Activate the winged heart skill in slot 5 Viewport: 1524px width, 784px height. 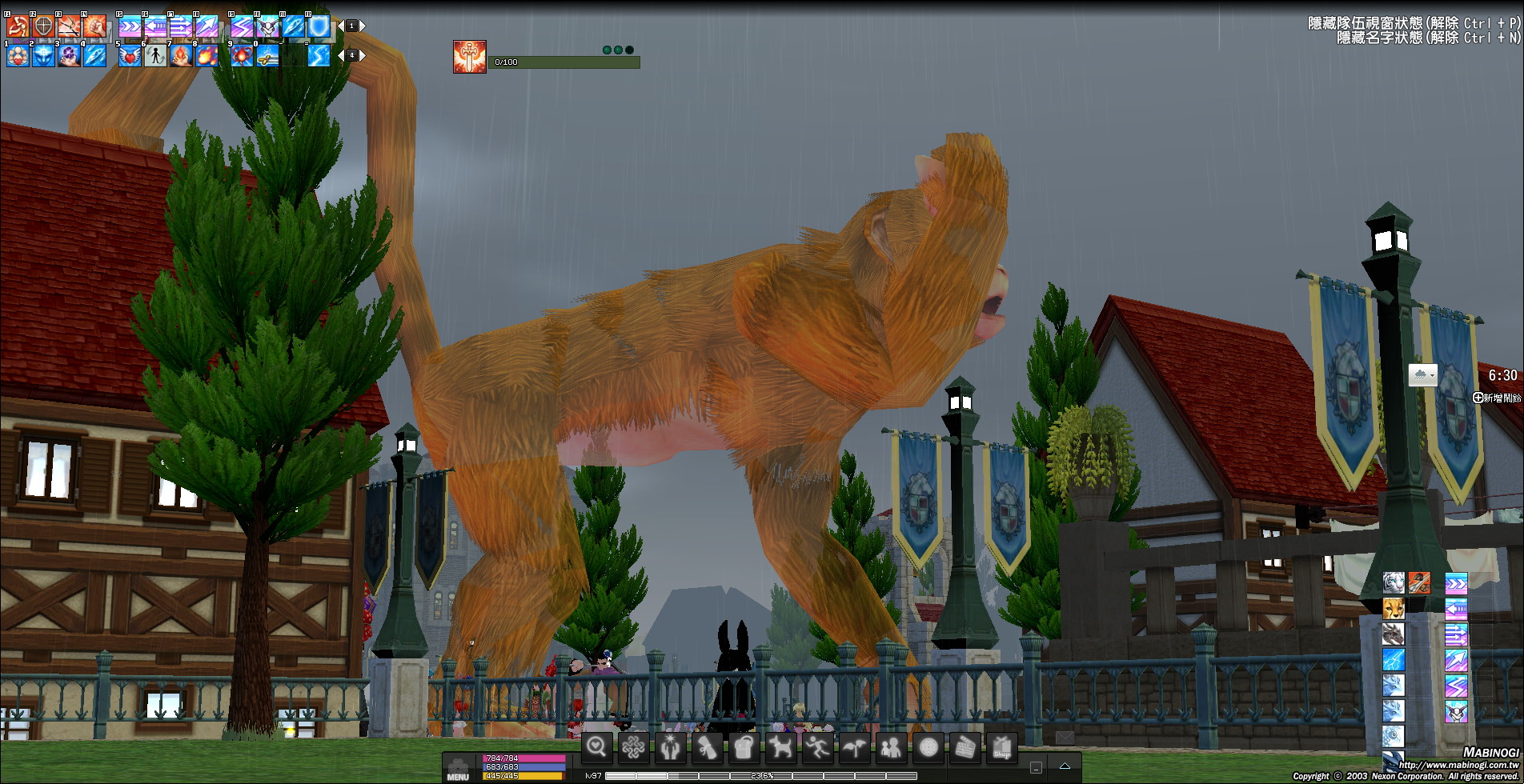pyautogui.click(x=130, y=55)
